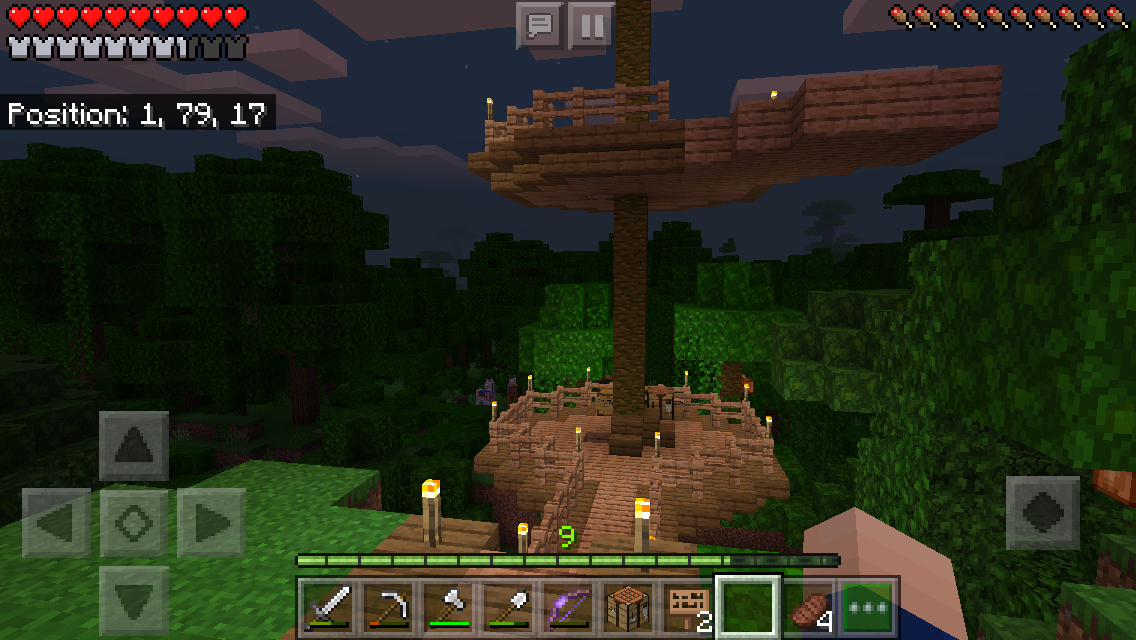The width and height of the screenshot is (1136, 640).
Task: Select the crafting table slot
Action: coord(628,606)
